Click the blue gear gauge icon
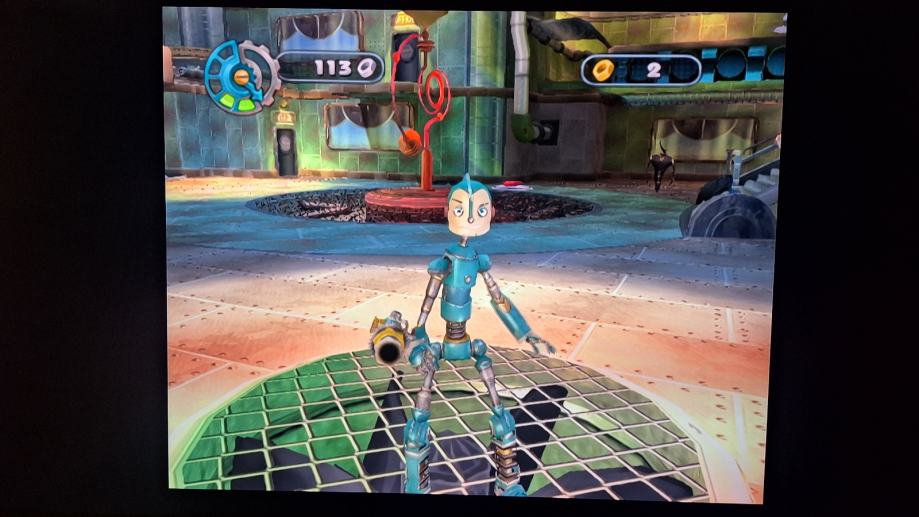The image size is (919, 517). click(x=241, y=76)
